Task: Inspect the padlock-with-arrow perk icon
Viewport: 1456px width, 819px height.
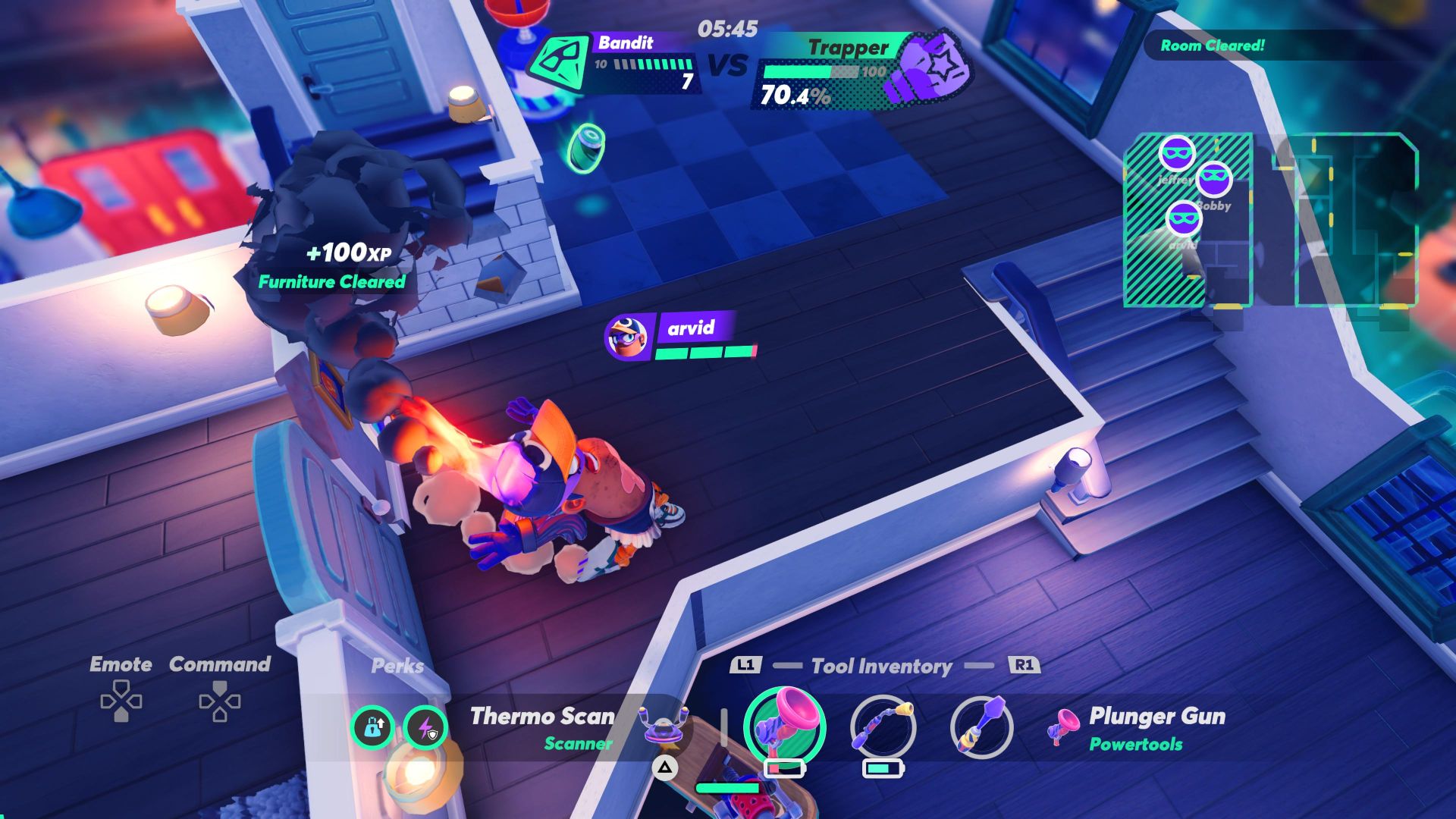Action: click(x=372, y=728)
